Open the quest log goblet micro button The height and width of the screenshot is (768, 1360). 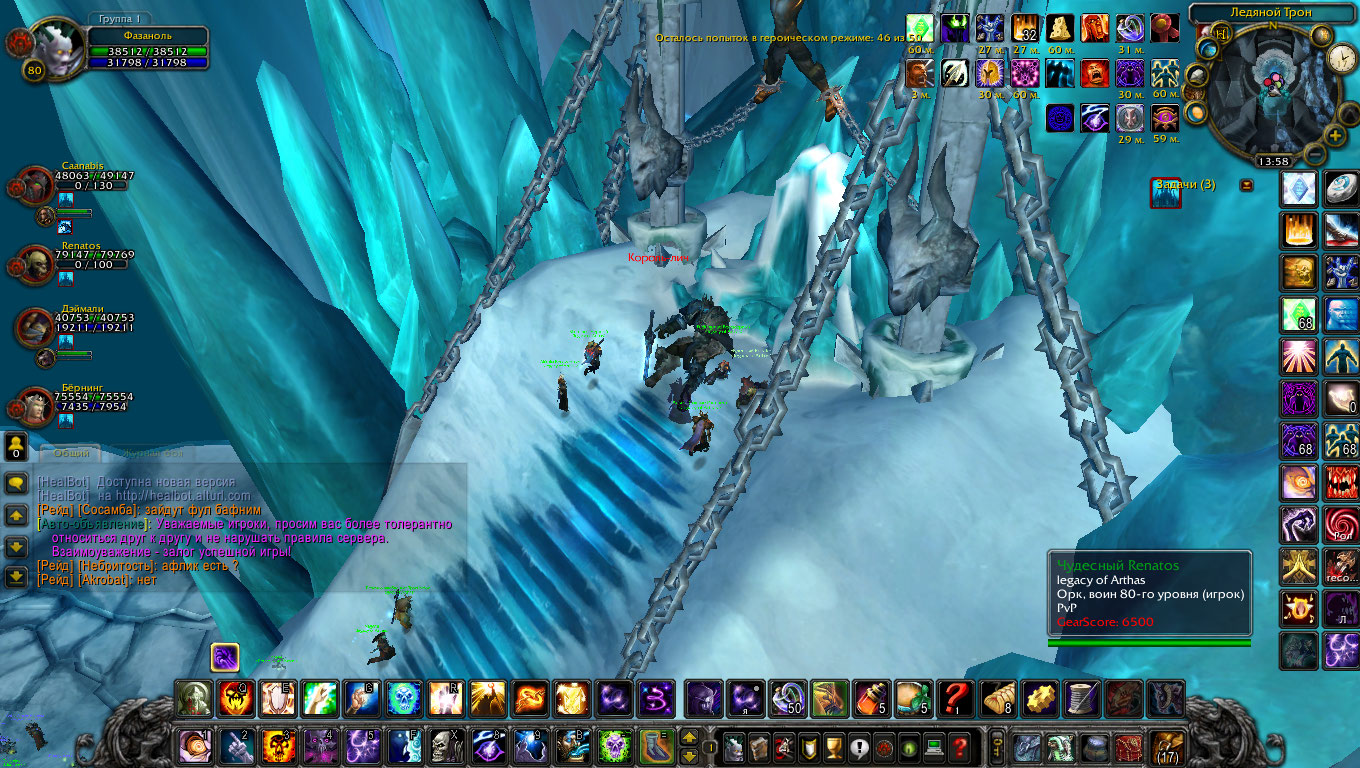[x=833, y=746]
